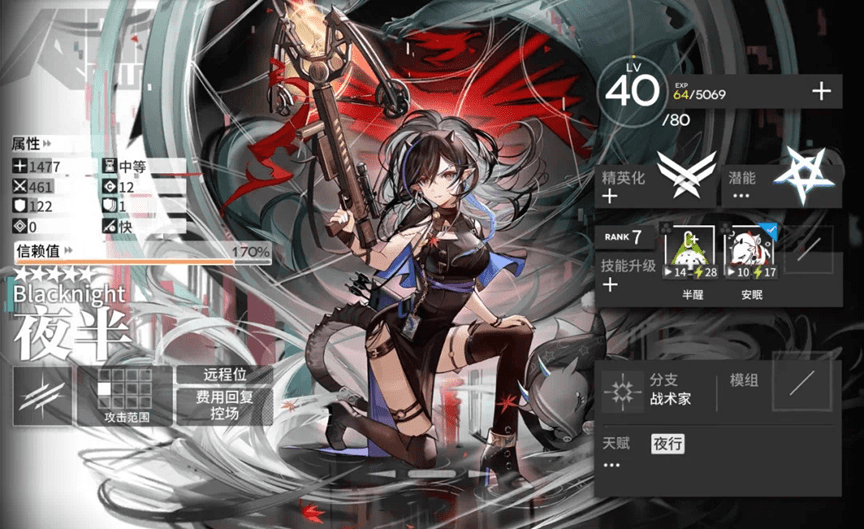Click the class icon beside attack range

click(42, 395)
